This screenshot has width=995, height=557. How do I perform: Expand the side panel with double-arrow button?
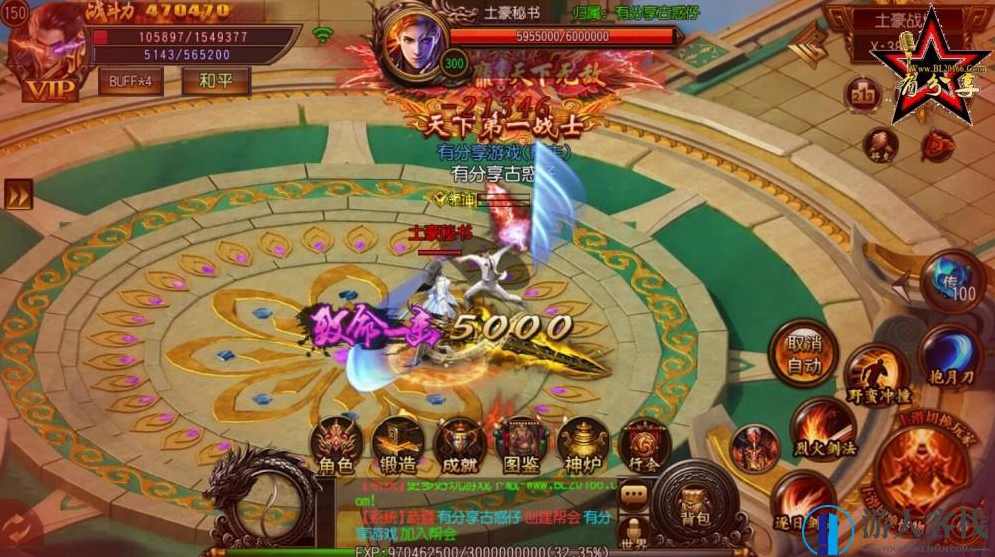pos(18,195)
